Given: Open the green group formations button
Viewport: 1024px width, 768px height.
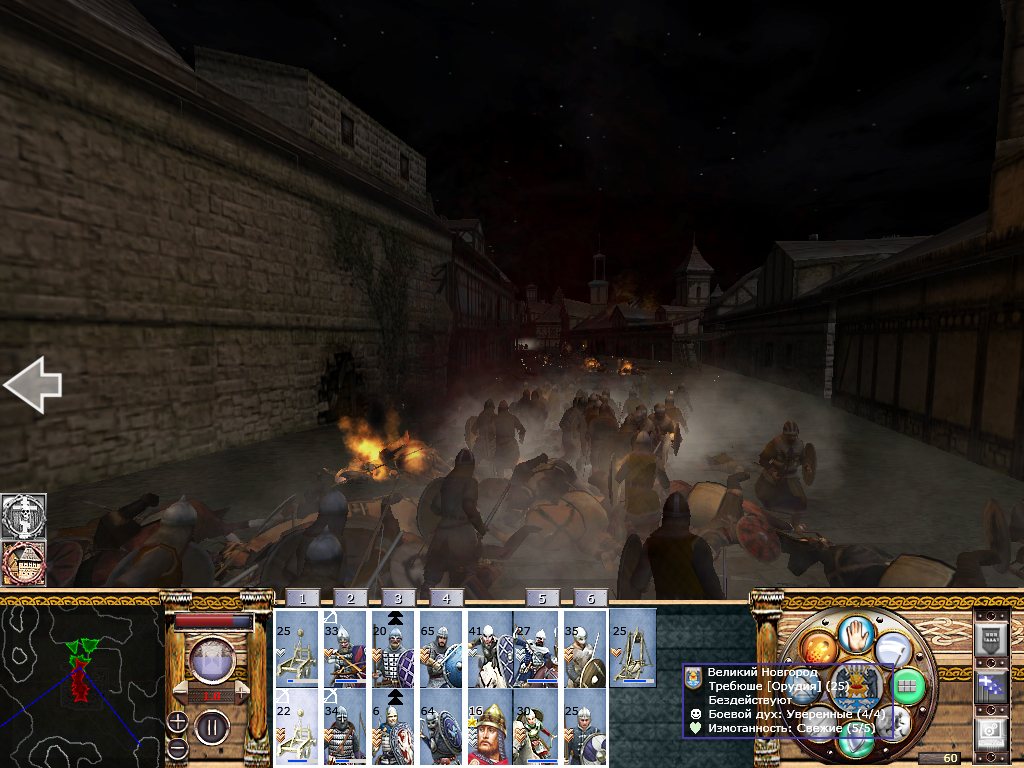Looking at the screenshot, I should click(907, 685).
